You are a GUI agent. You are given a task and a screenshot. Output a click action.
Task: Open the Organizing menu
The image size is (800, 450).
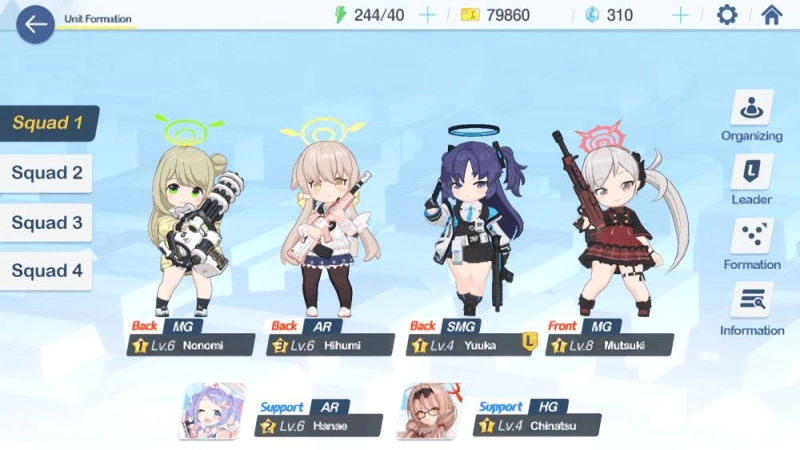click(x=751, y=116)
